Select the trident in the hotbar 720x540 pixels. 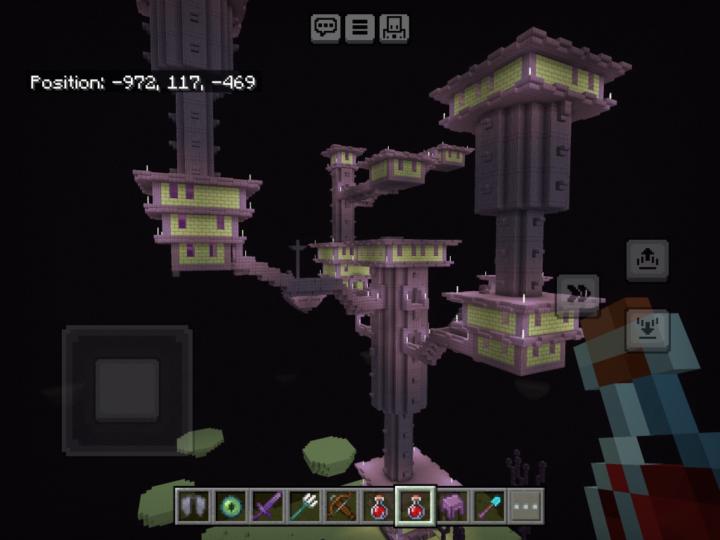(x=303, y=507)
